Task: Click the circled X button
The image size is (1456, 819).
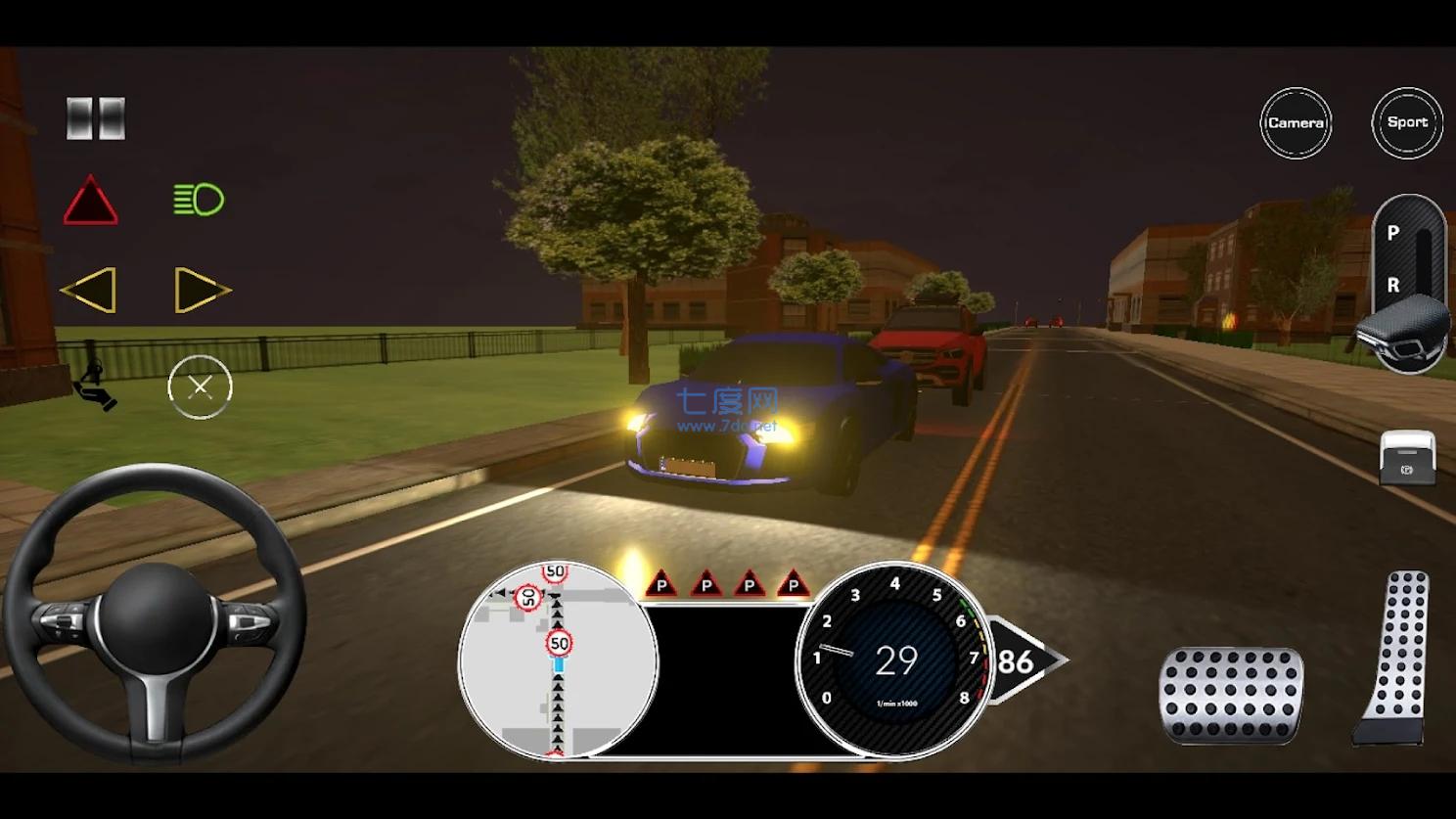Action: [x=200, y=387]
